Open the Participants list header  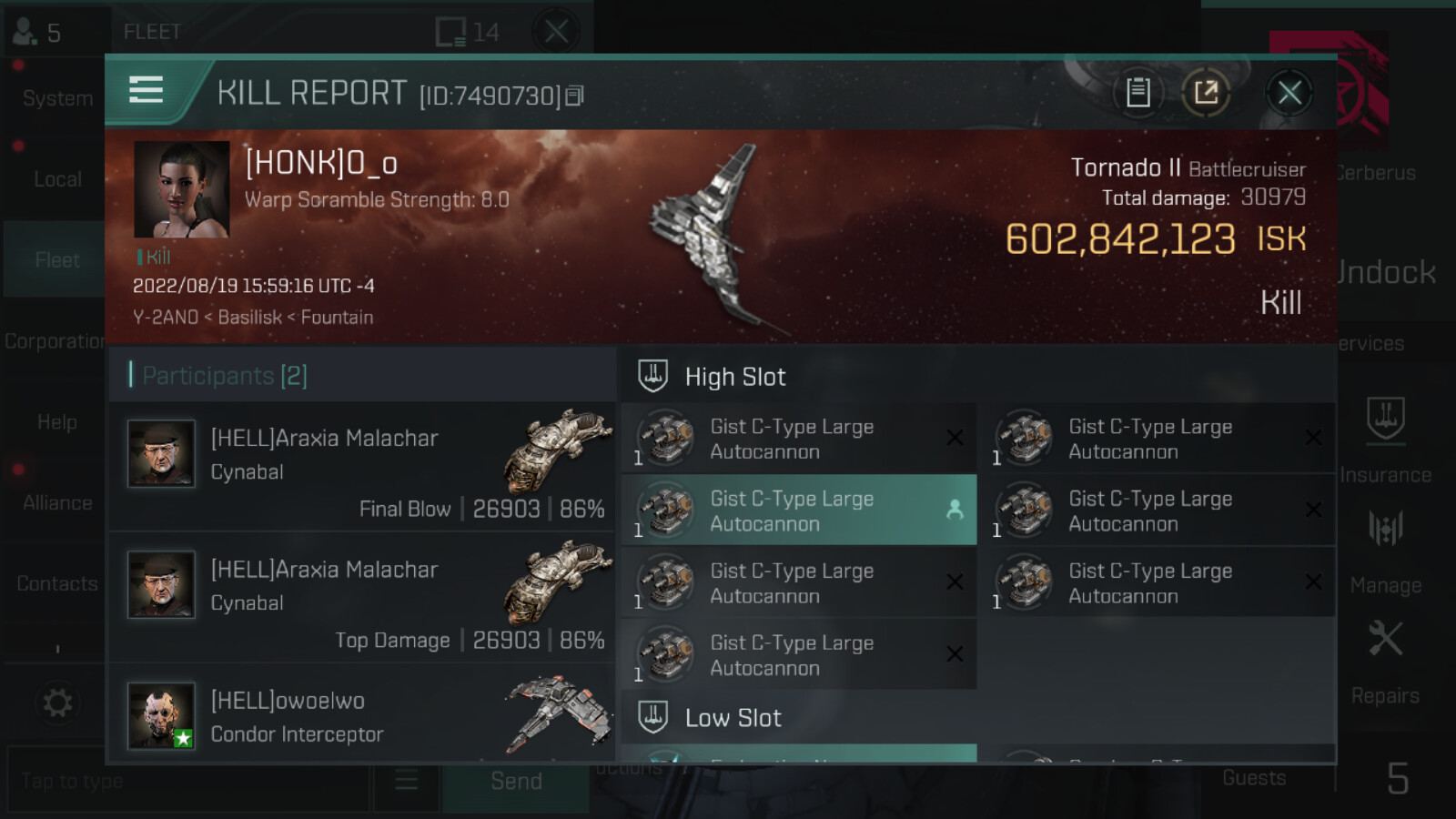point(226,376)
